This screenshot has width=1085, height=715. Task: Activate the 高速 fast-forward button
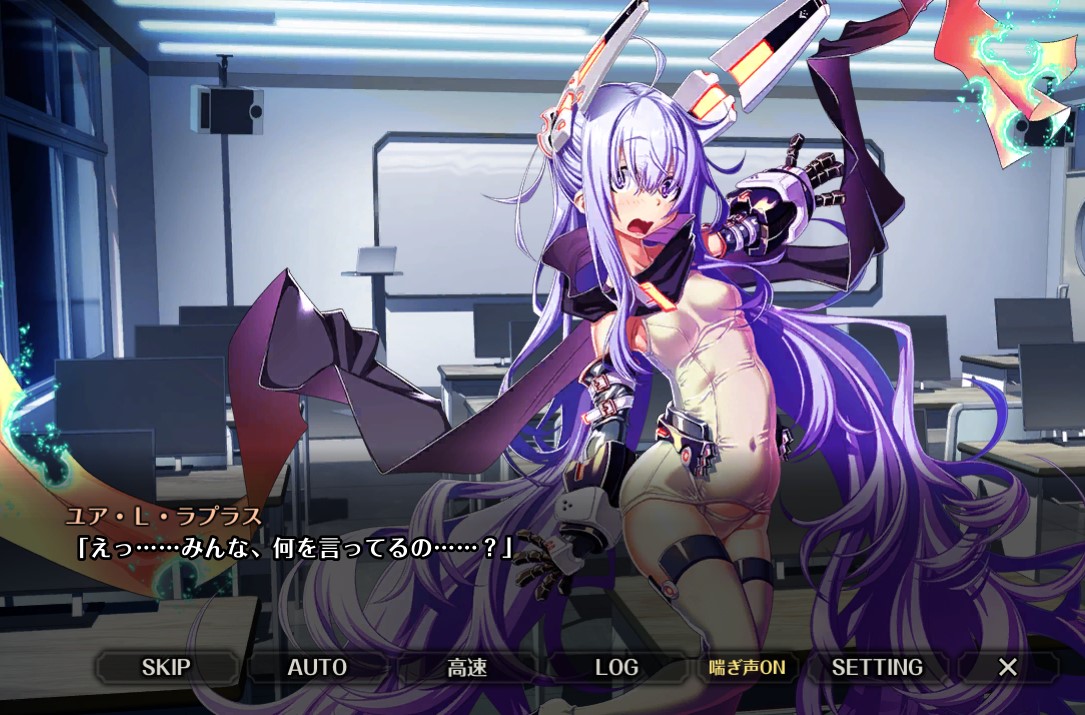coord(467,667)
